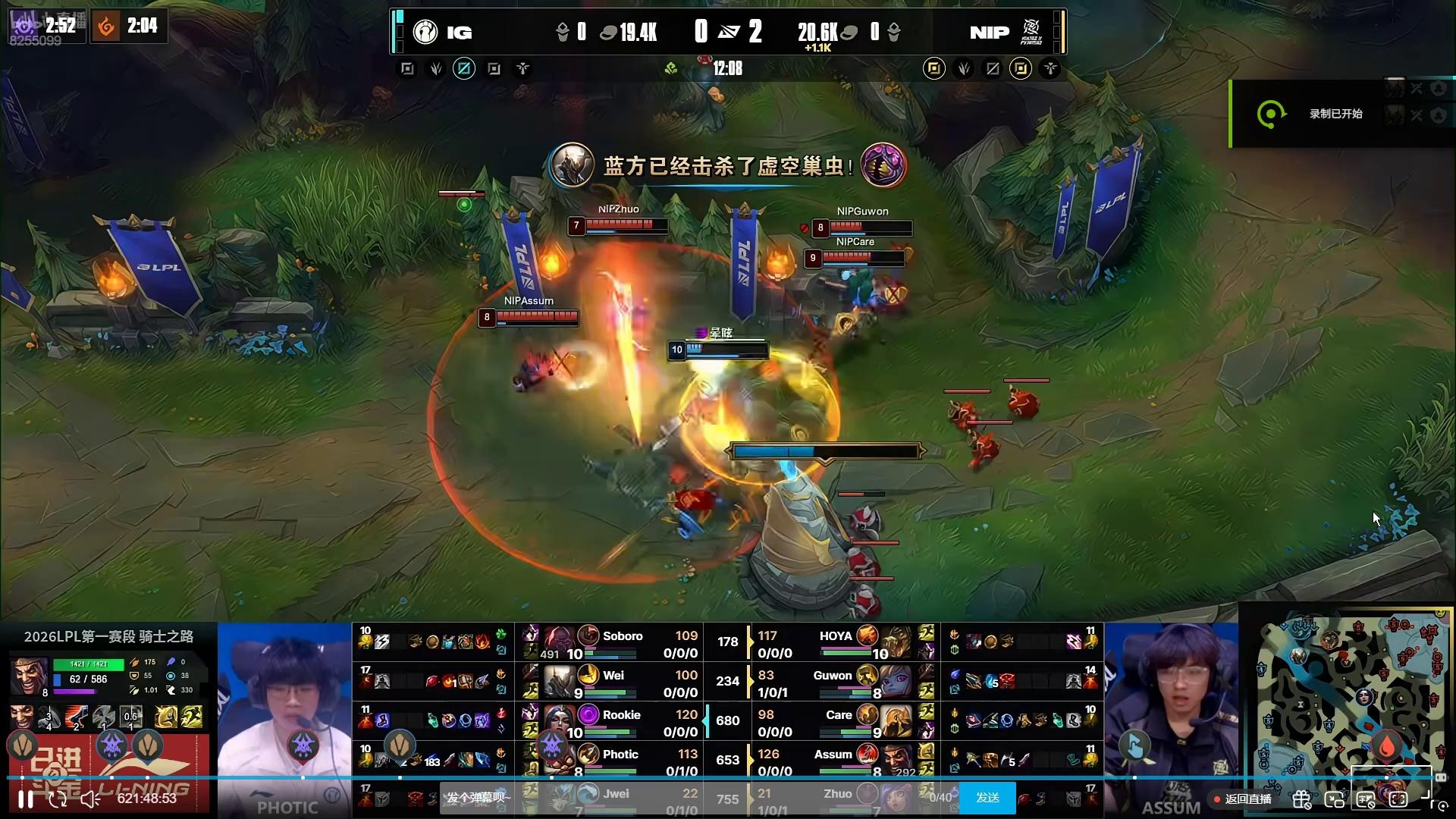Mute the player volume speaker
Viewport: 1456px width, 819px height.
[90, 799]
